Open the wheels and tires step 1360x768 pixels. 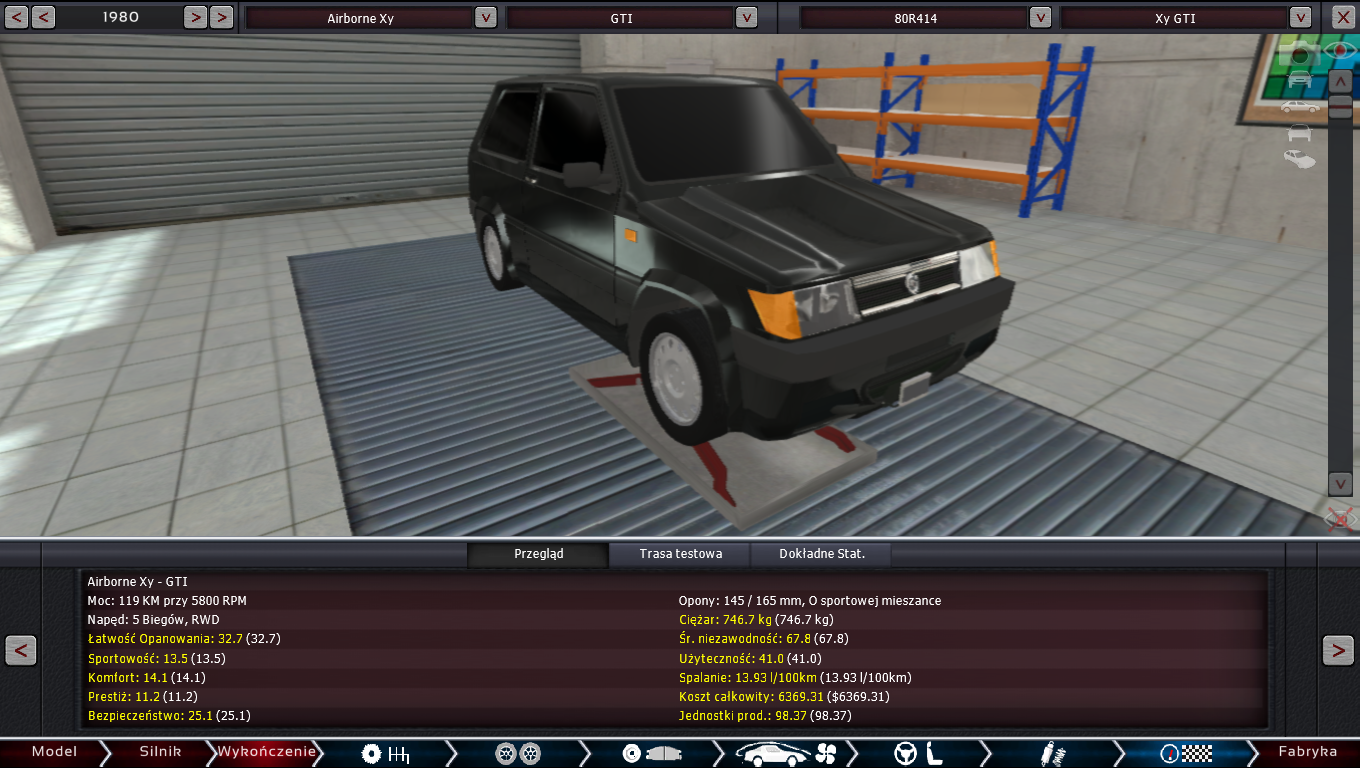point(518,753)
